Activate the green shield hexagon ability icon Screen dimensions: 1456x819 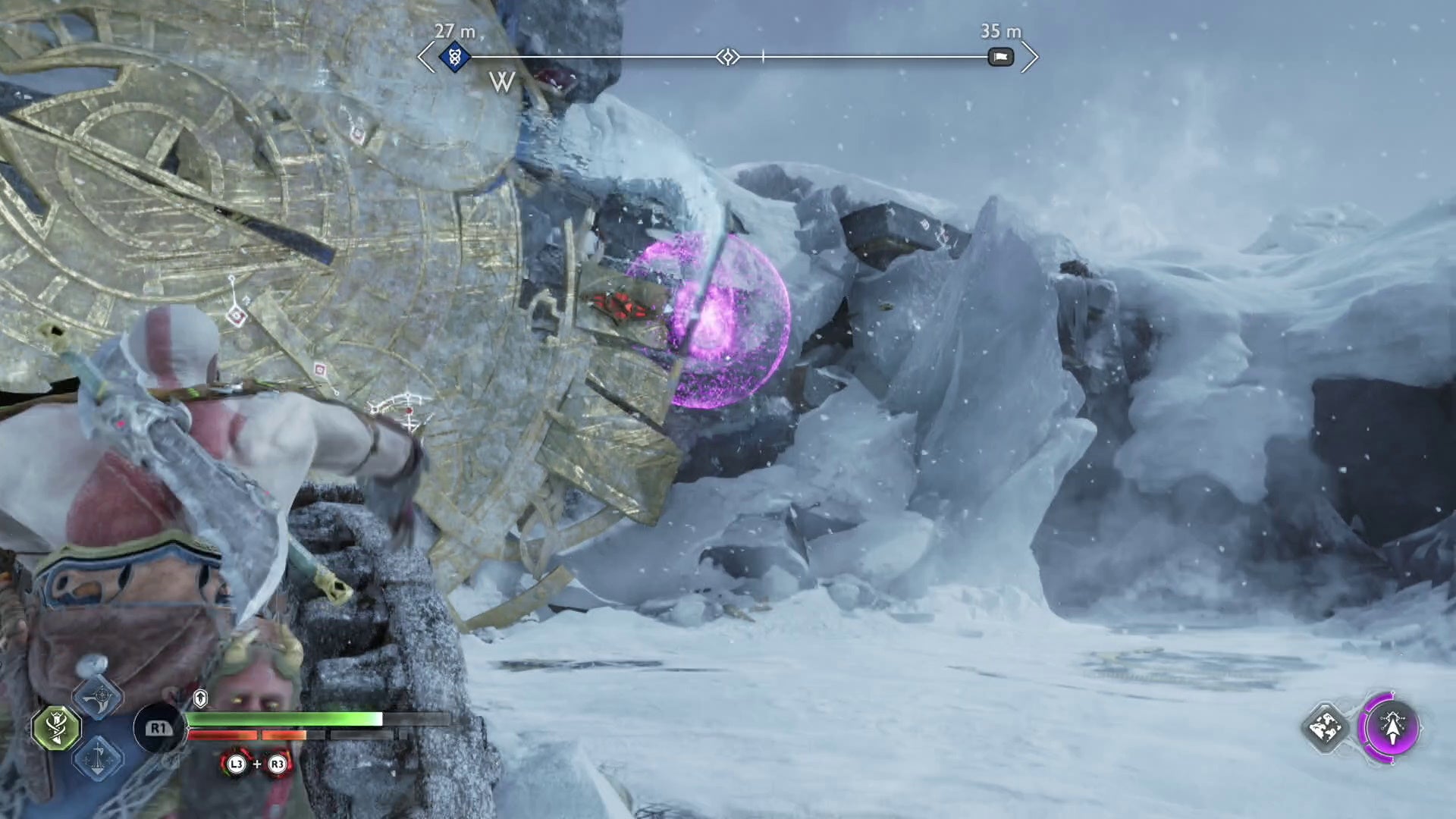pyautogui.click(x=57, y=728)
